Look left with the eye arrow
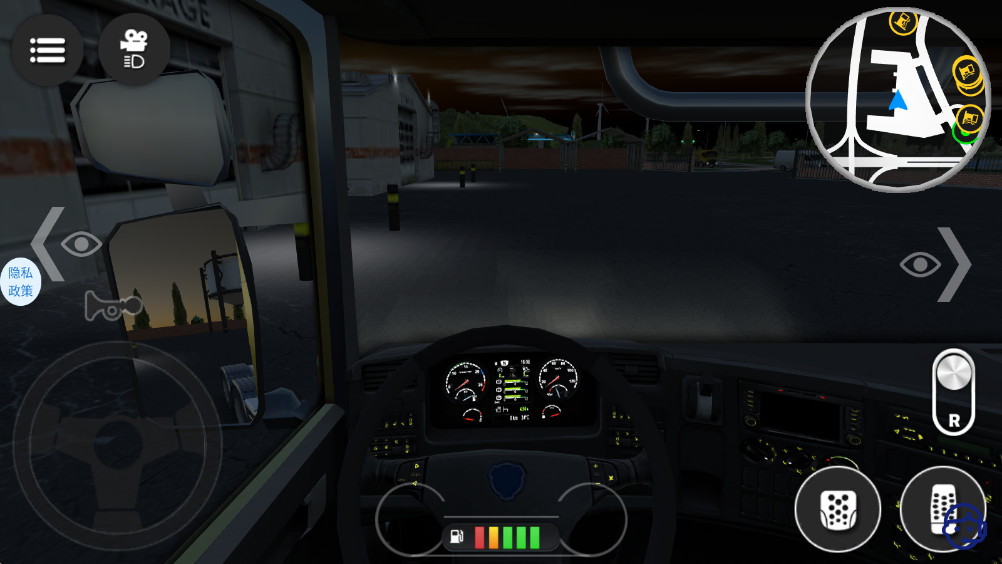Screen dimensions: 1002x564 coord(67,243)
